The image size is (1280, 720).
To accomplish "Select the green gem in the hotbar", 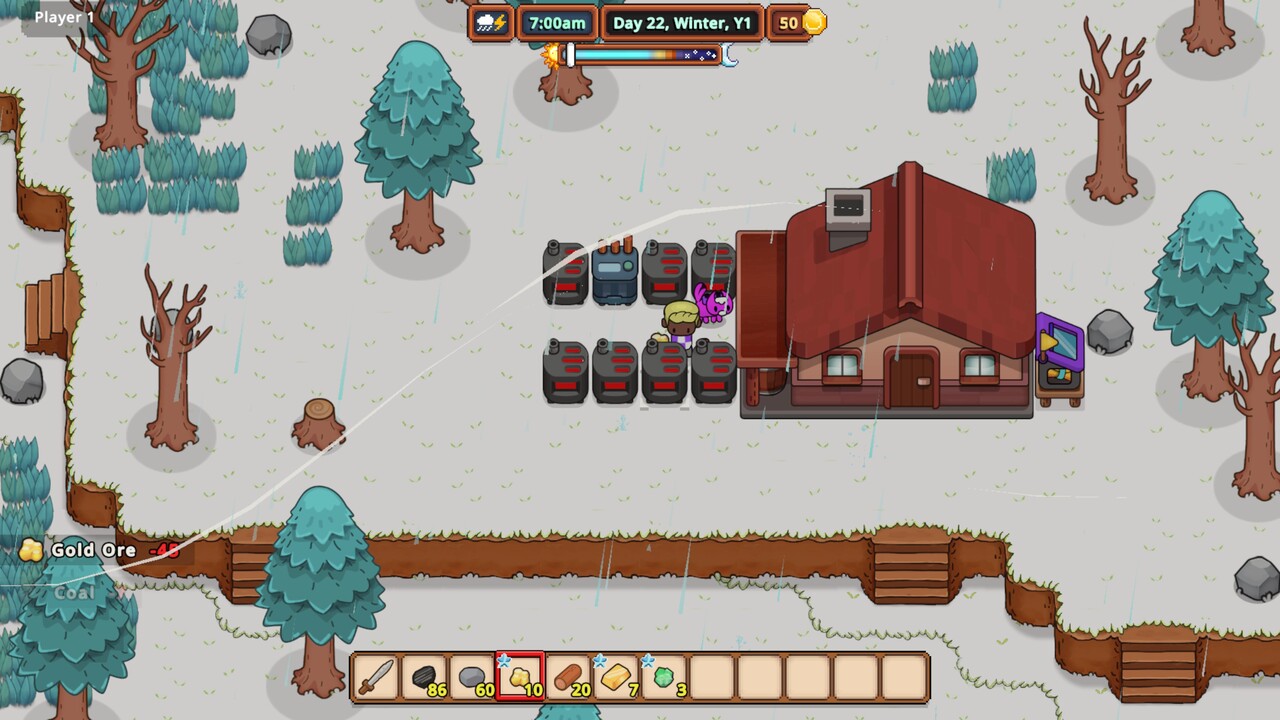I will coord(663,678).
